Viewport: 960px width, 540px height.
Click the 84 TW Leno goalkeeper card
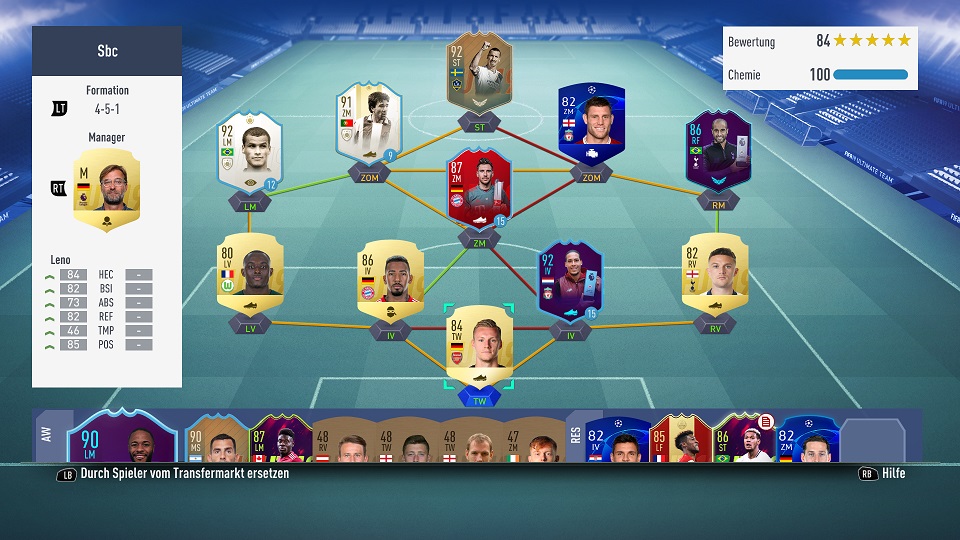point(479,345)
